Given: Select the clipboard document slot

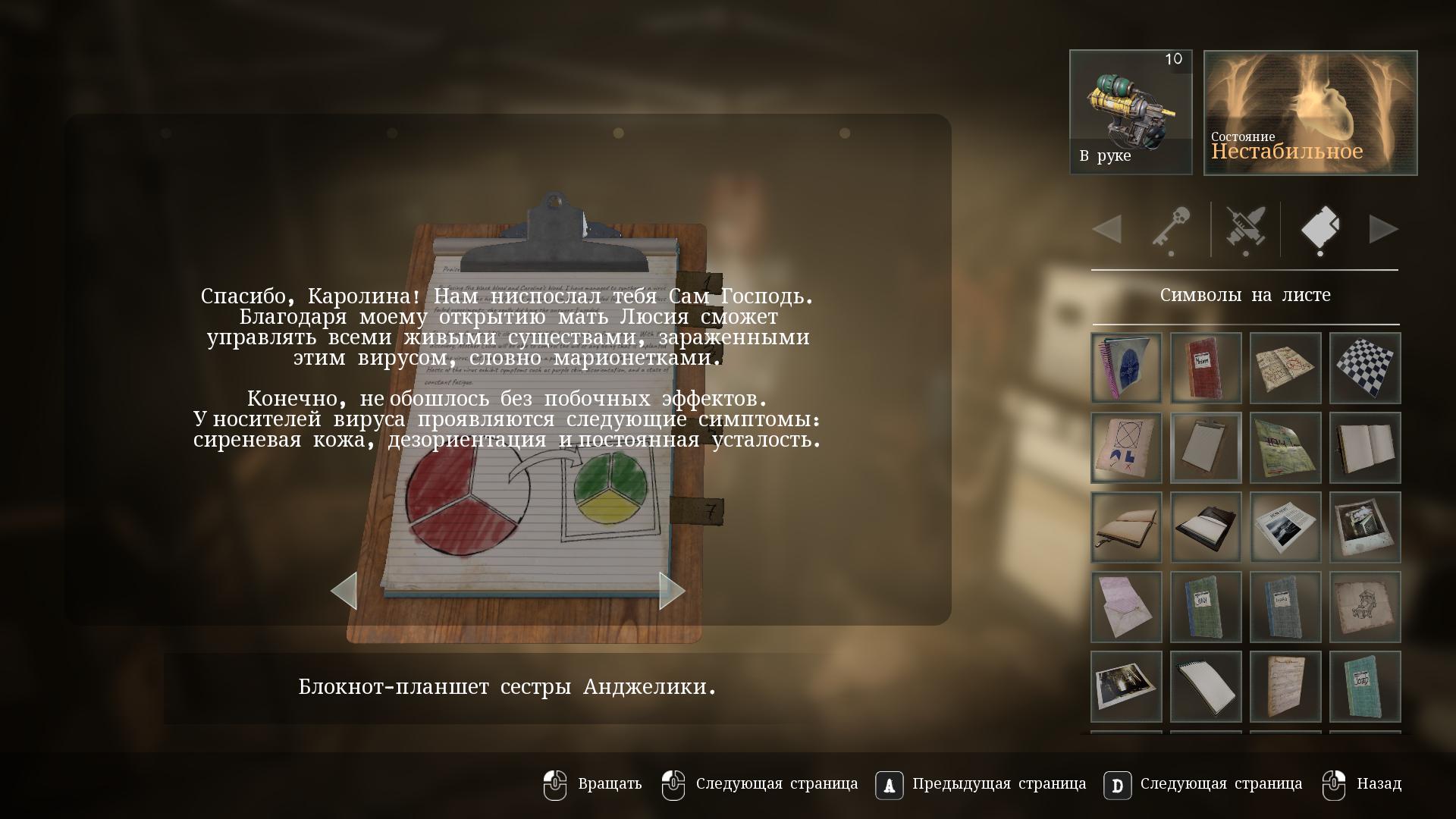Looking at the screenshot, I should click(1206, 447).
